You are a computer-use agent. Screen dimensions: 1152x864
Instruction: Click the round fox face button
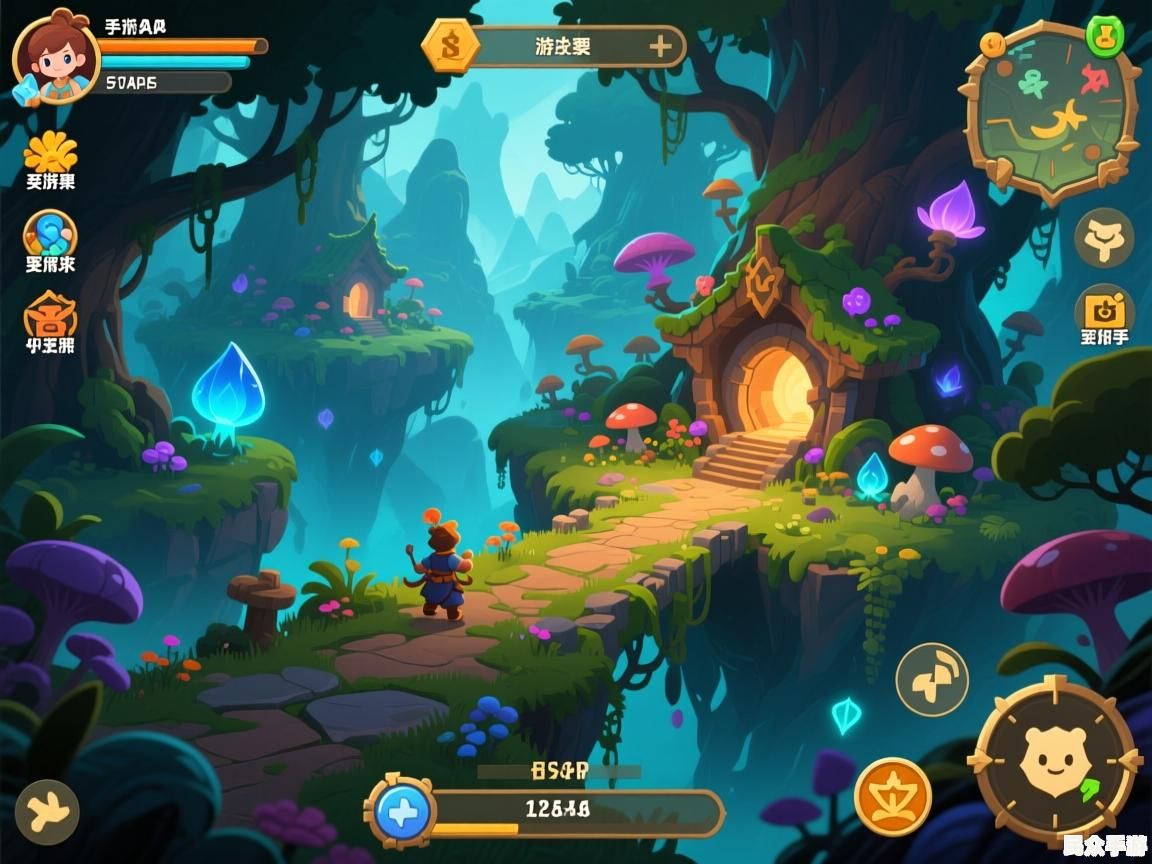click(x=1104, y=238)
